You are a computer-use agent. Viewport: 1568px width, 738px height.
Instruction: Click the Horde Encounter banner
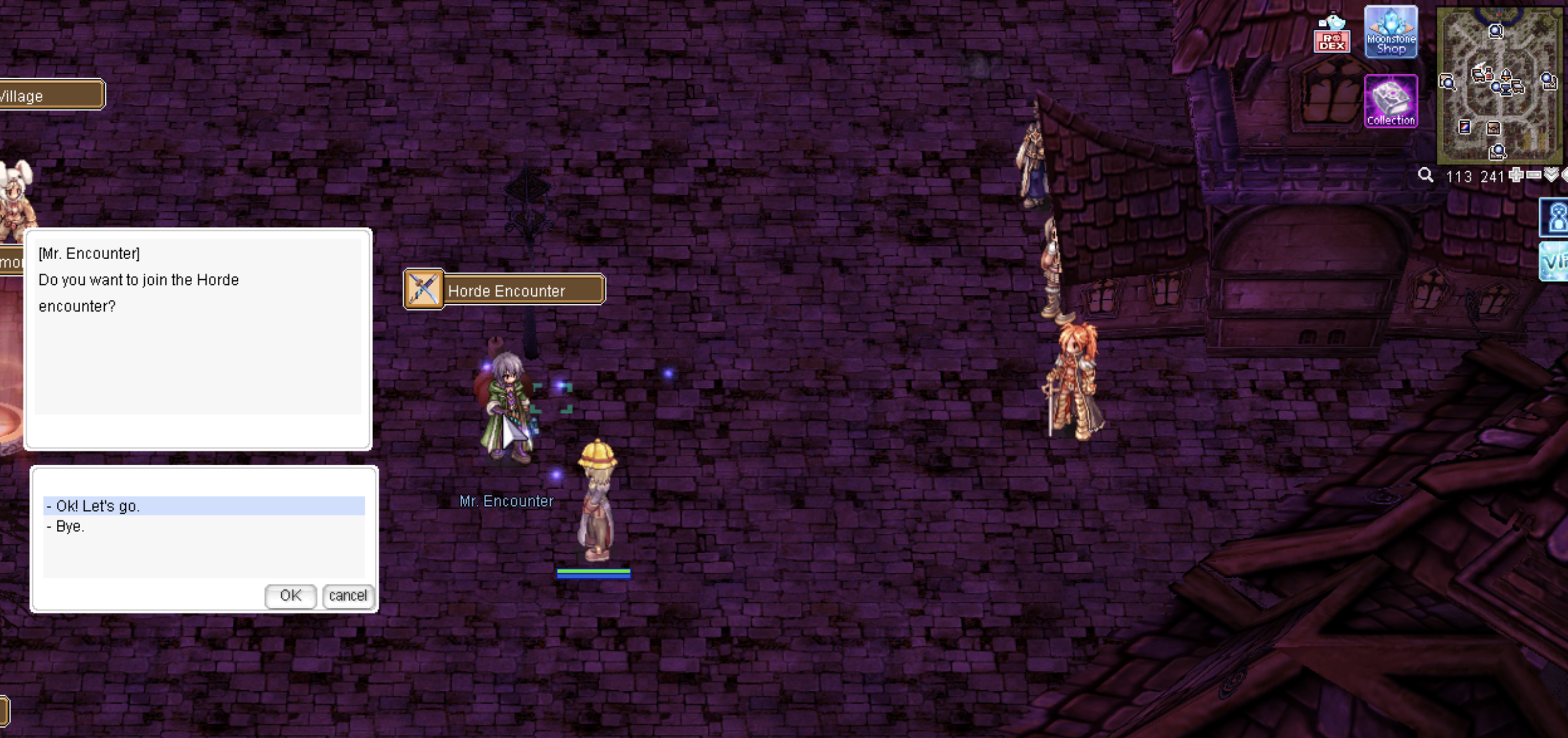click(x=505, y=290)
